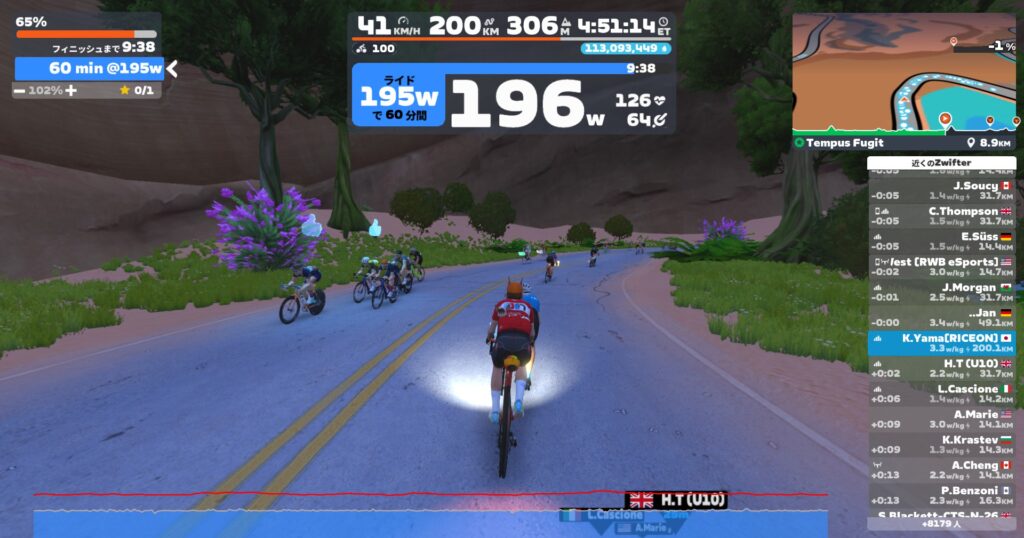
Task: Select the 60 min @195w workout block
Action: (x=88, y=68)
